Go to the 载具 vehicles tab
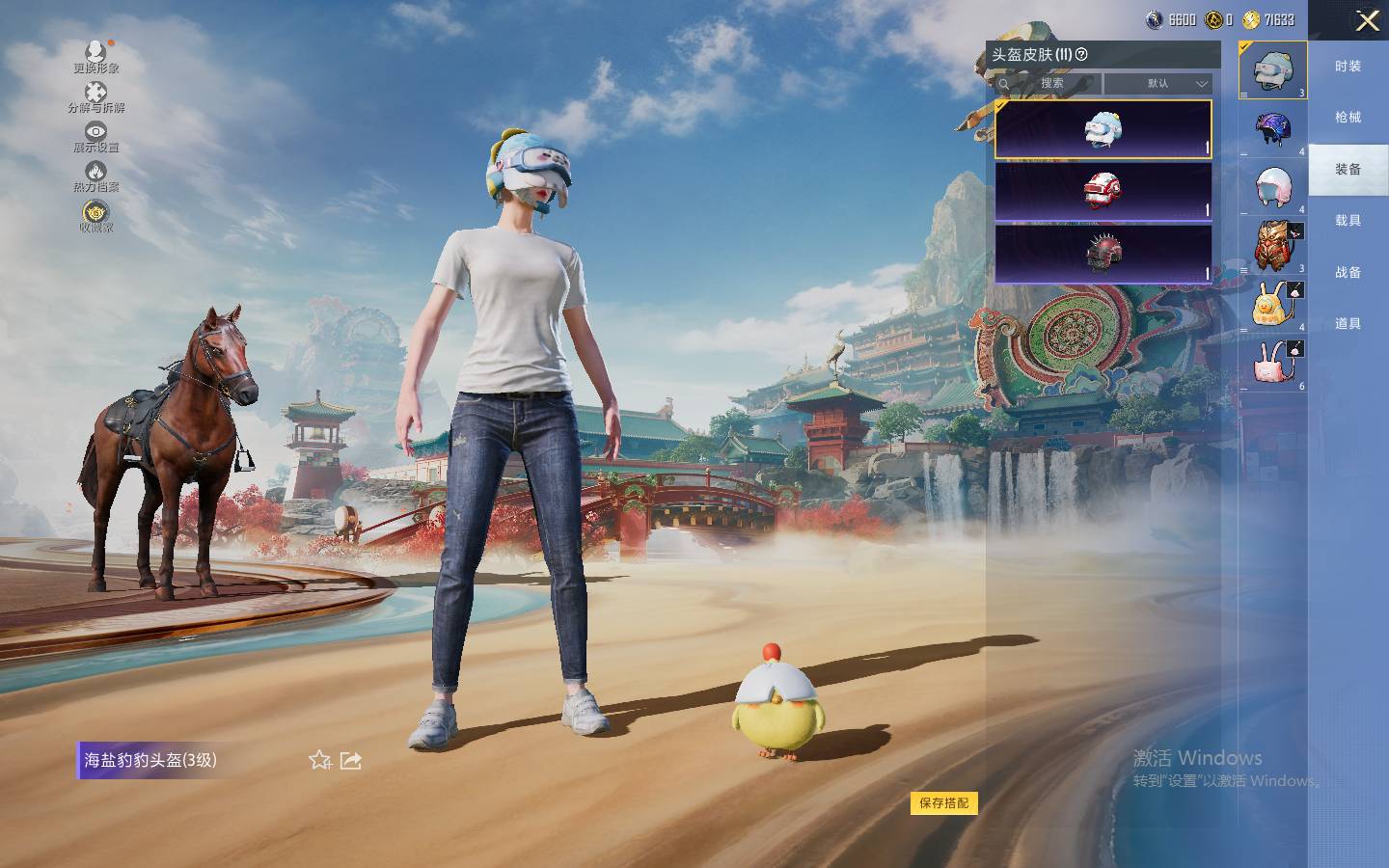 [1348, 221]
